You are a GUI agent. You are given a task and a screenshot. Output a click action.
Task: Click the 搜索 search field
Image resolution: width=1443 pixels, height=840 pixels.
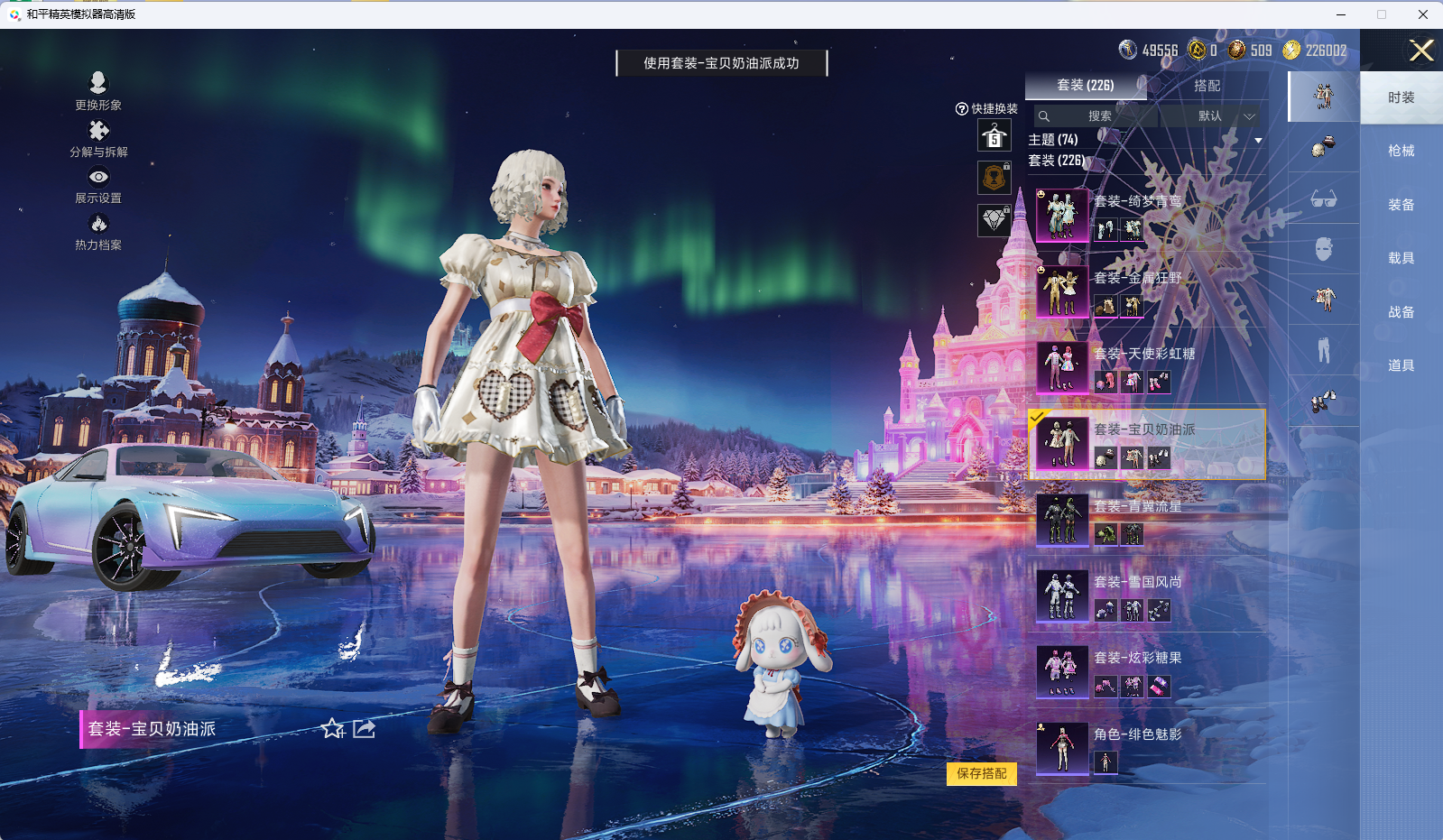point(1095,116)
